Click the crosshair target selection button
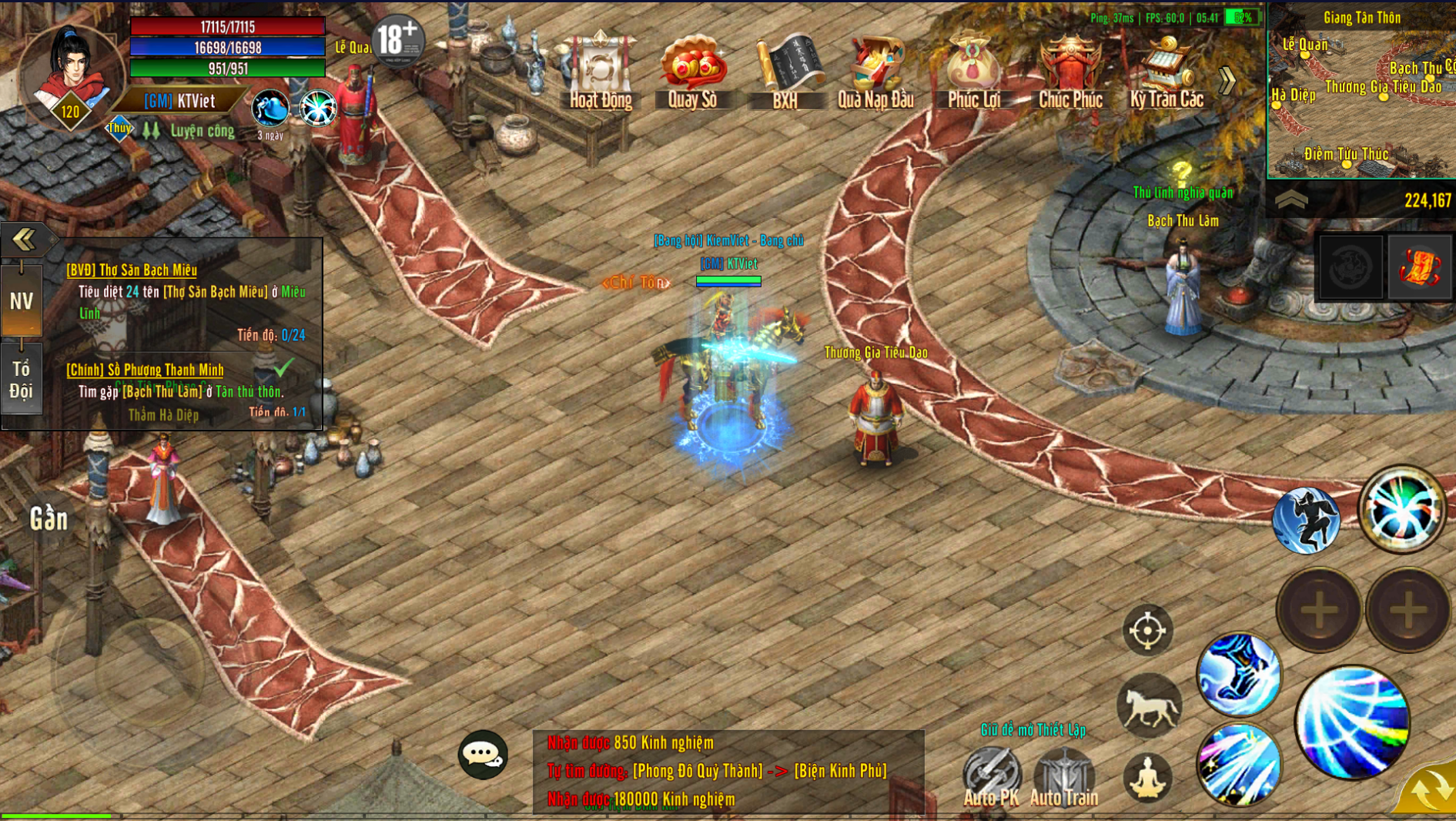 tap(1147, 631)
